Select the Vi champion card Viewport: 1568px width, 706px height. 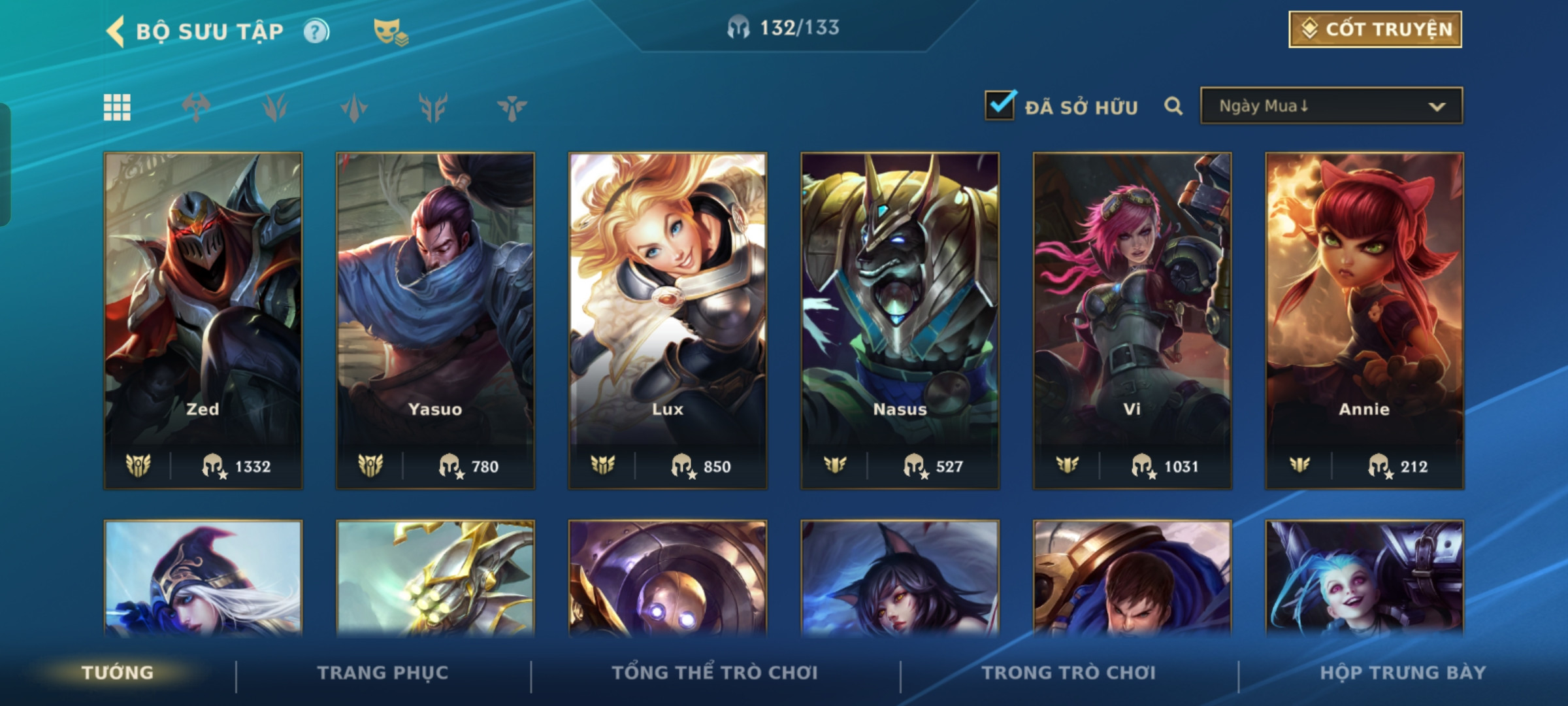click(1132, 320)
